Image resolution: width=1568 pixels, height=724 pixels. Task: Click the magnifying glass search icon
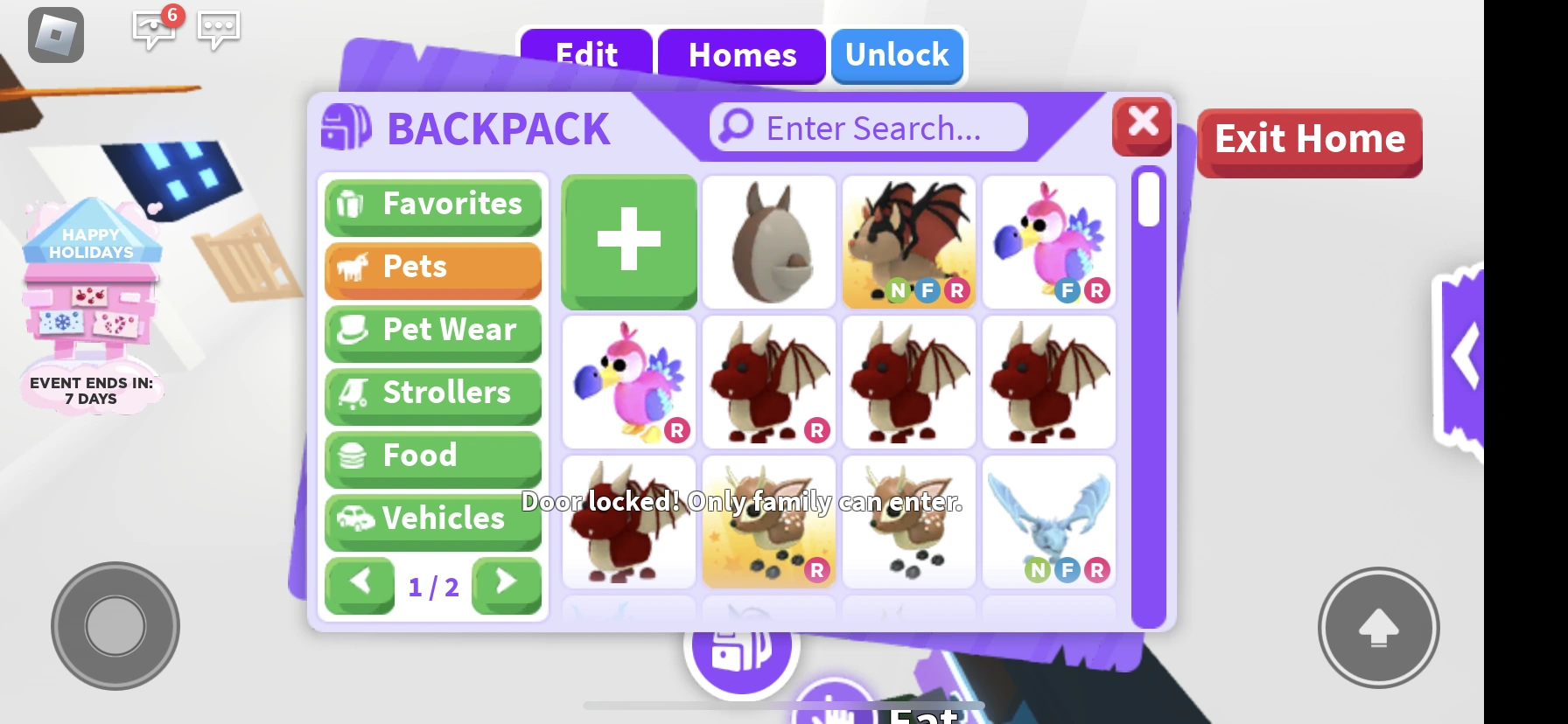click(732, 127)
